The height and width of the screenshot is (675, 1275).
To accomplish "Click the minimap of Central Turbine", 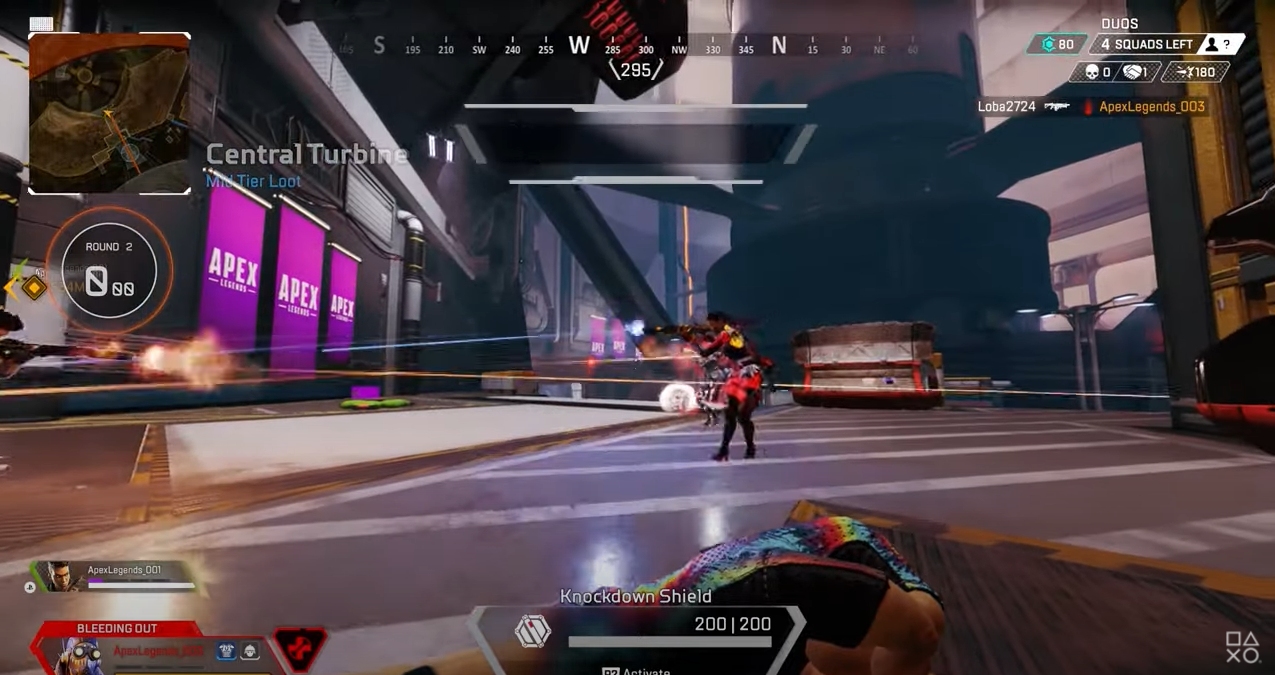I will [109, 113].
